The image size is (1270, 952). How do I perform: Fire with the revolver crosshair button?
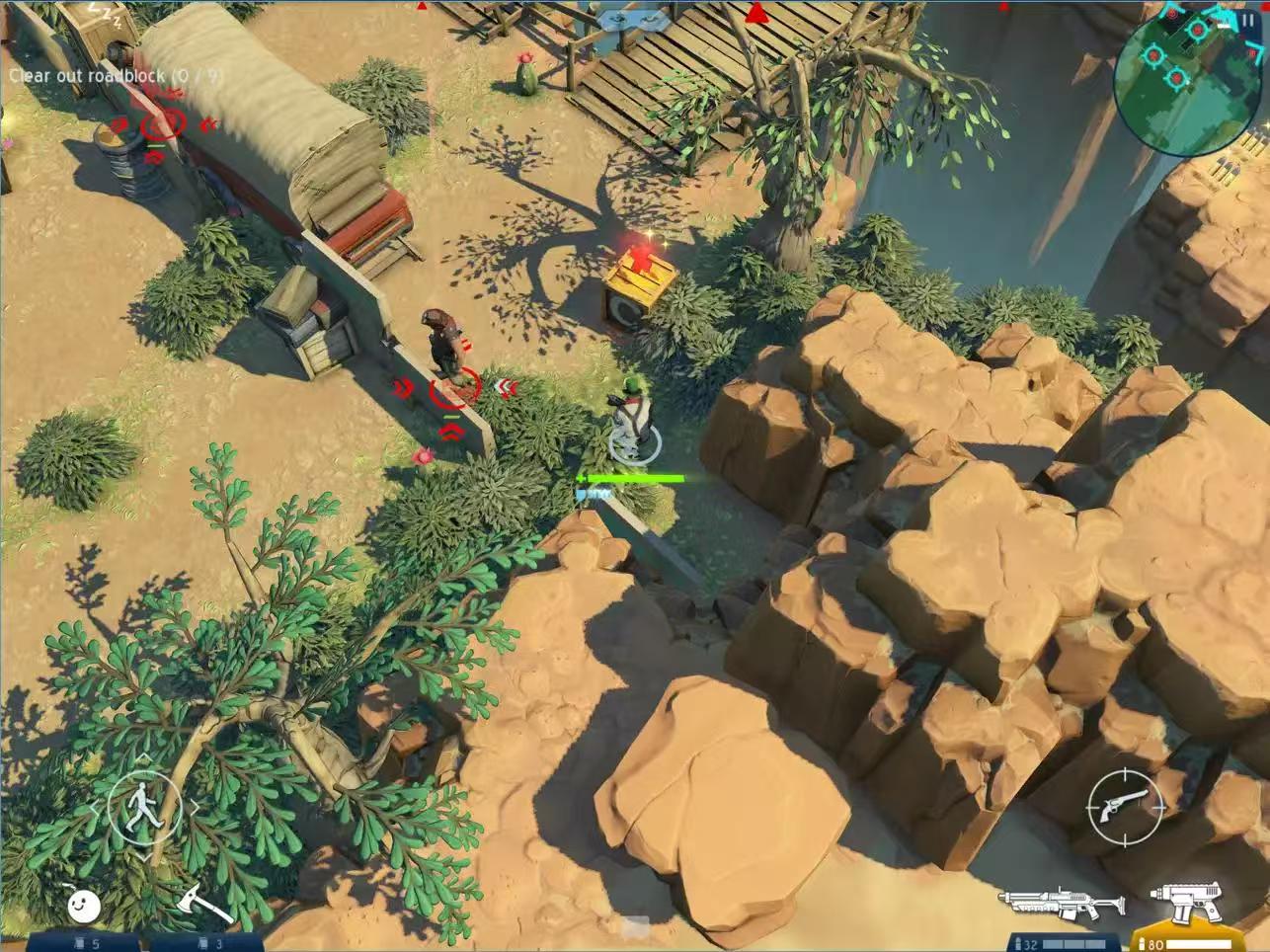1126,805
